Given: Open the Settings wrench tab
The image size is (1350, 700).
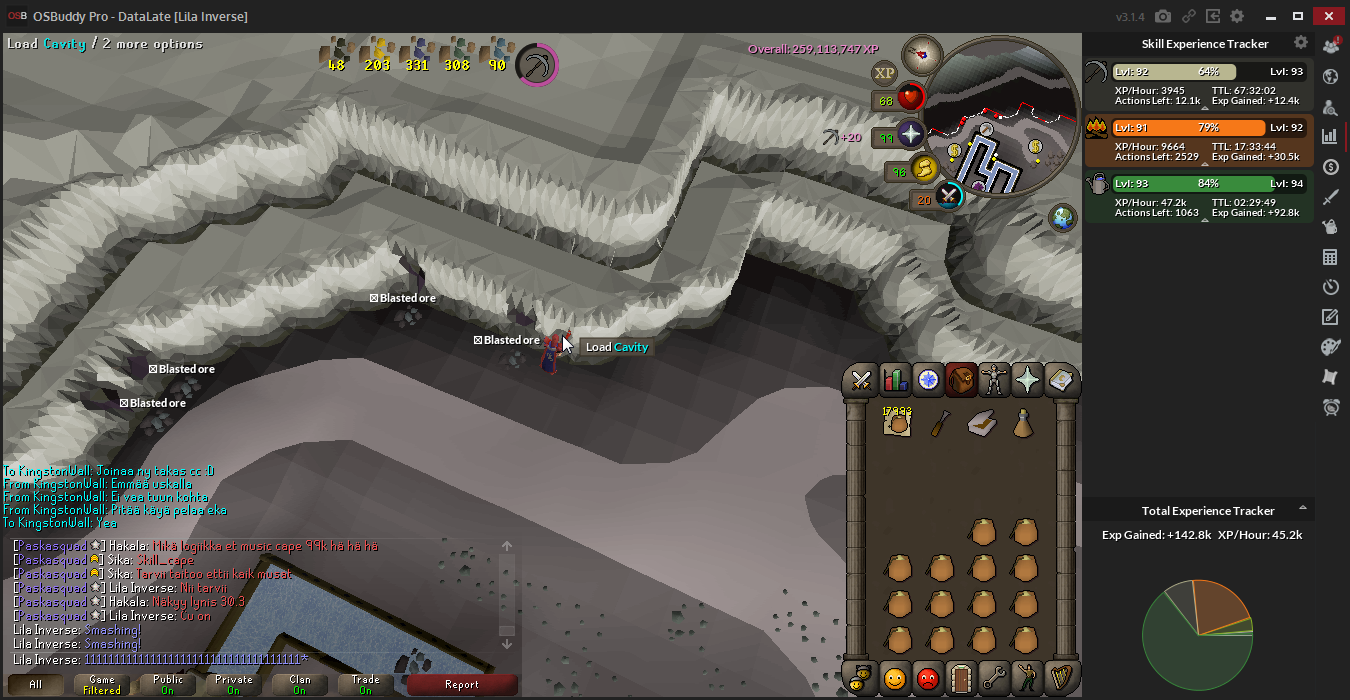Looking at the screenshot, I should tap(994, 678).
